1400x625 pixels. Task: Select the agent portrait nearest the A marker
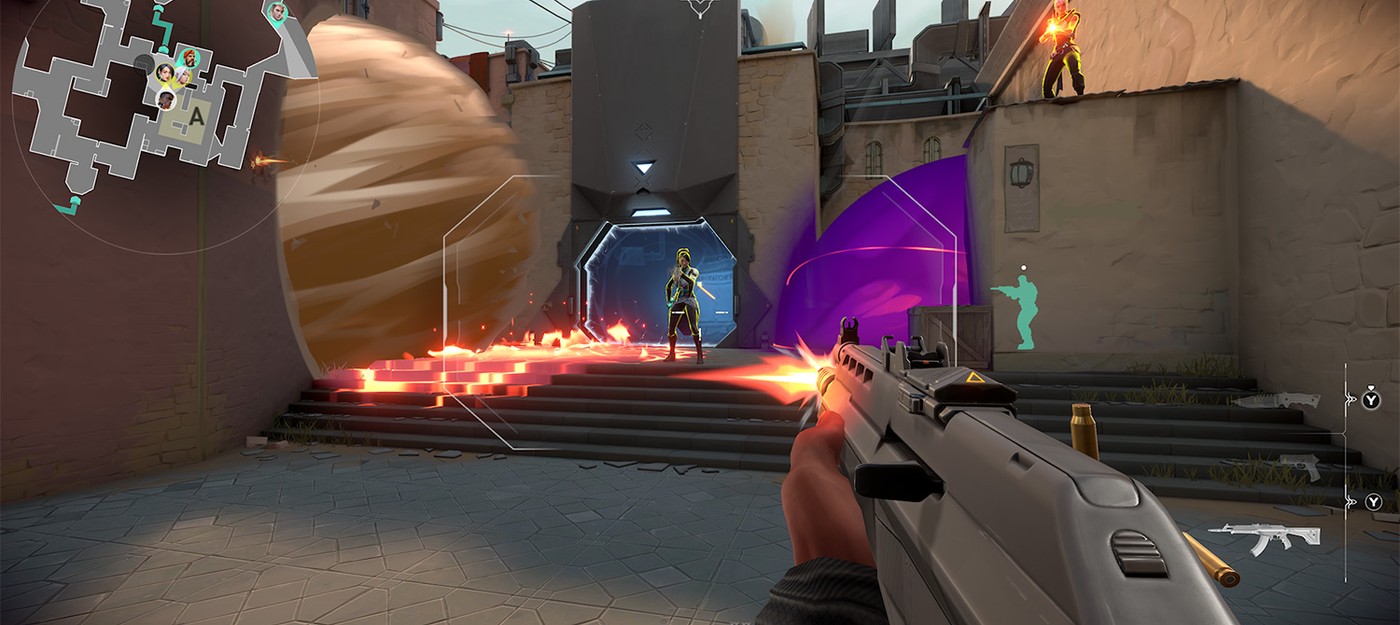tap(166, 100)
